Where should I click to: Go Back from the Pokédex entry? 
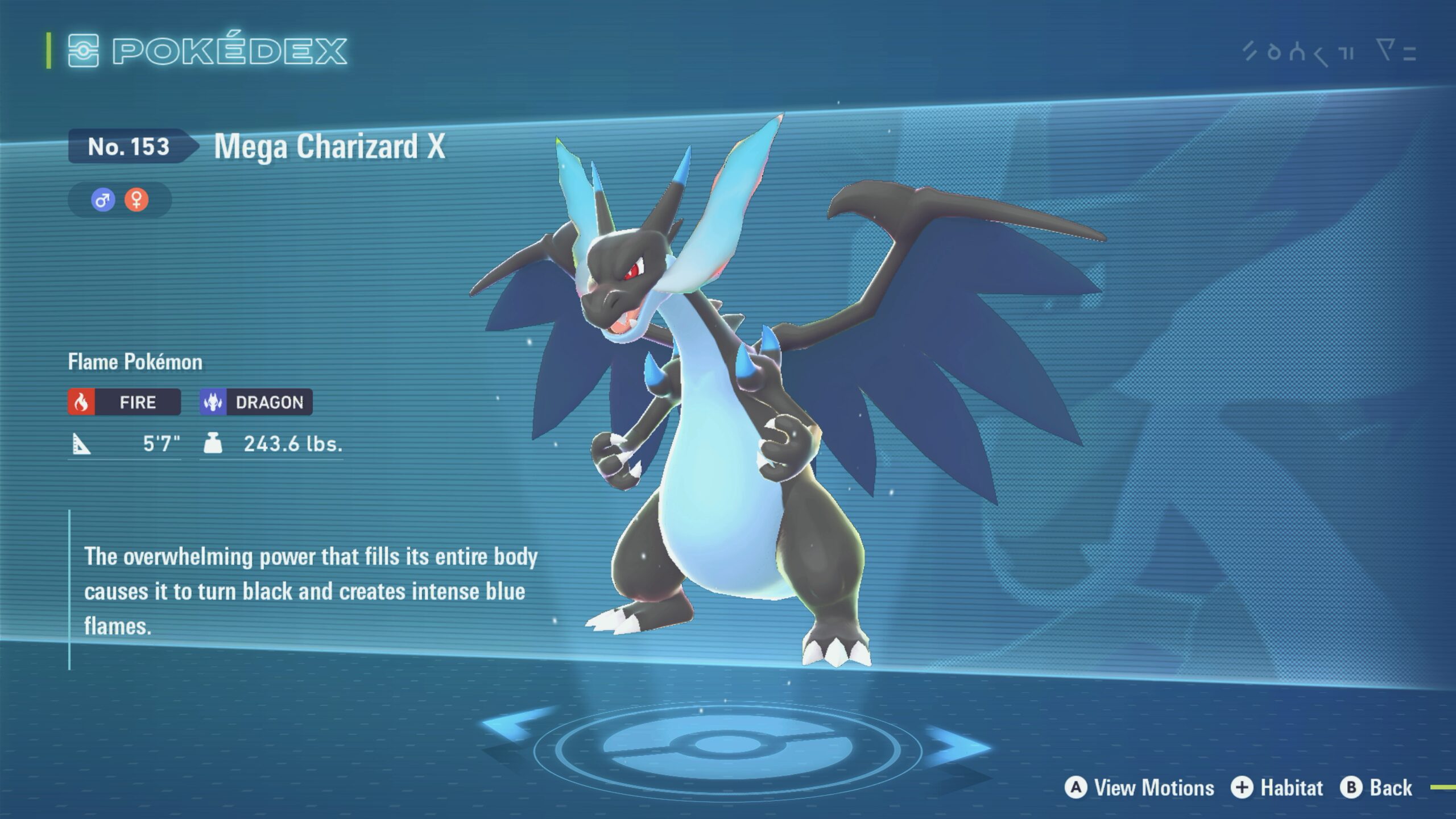pyautogui.click(x=1376, y=788)
